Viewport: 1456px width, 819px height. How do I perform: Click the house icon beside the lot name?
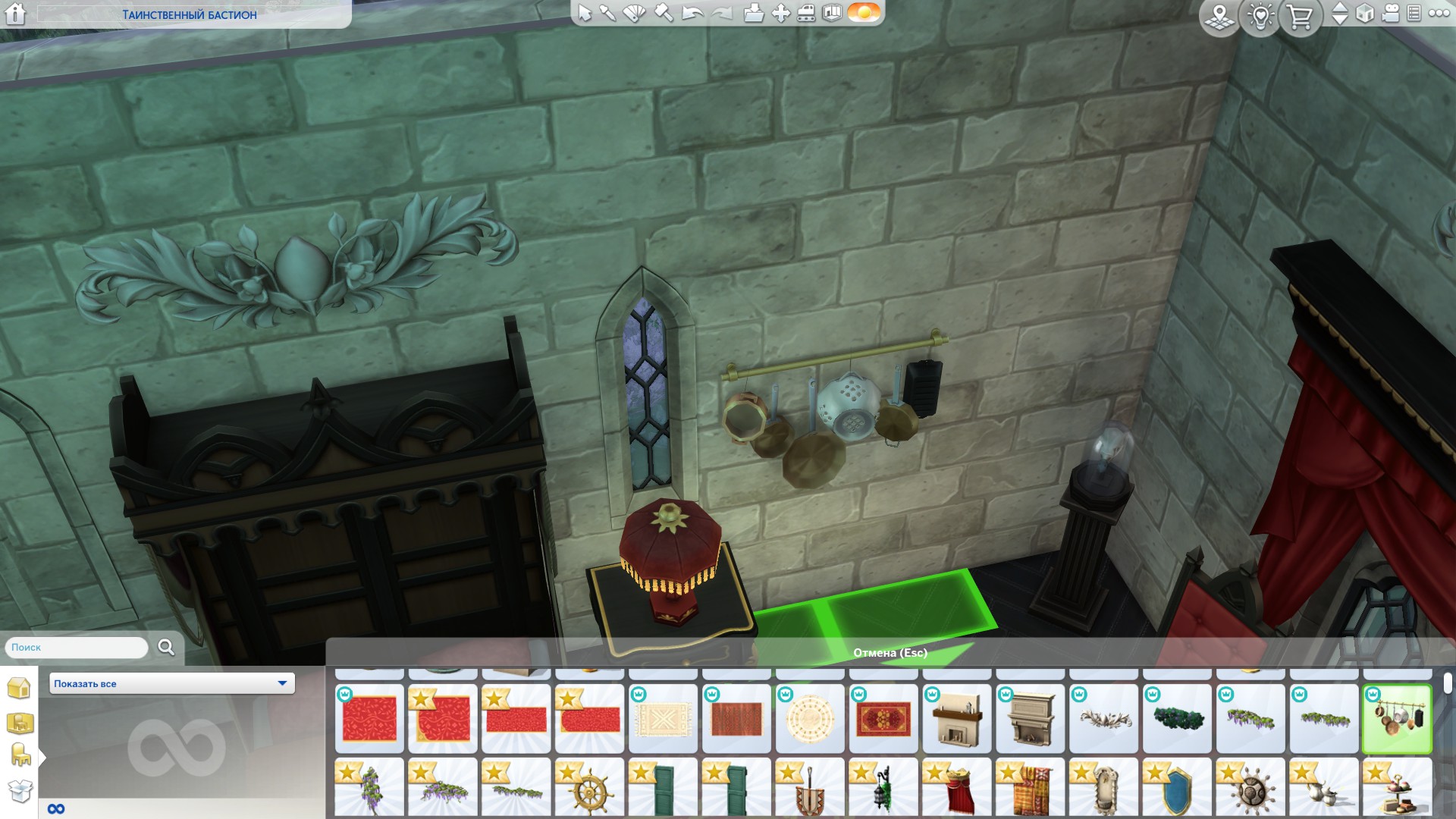click(x=16, y=14)
